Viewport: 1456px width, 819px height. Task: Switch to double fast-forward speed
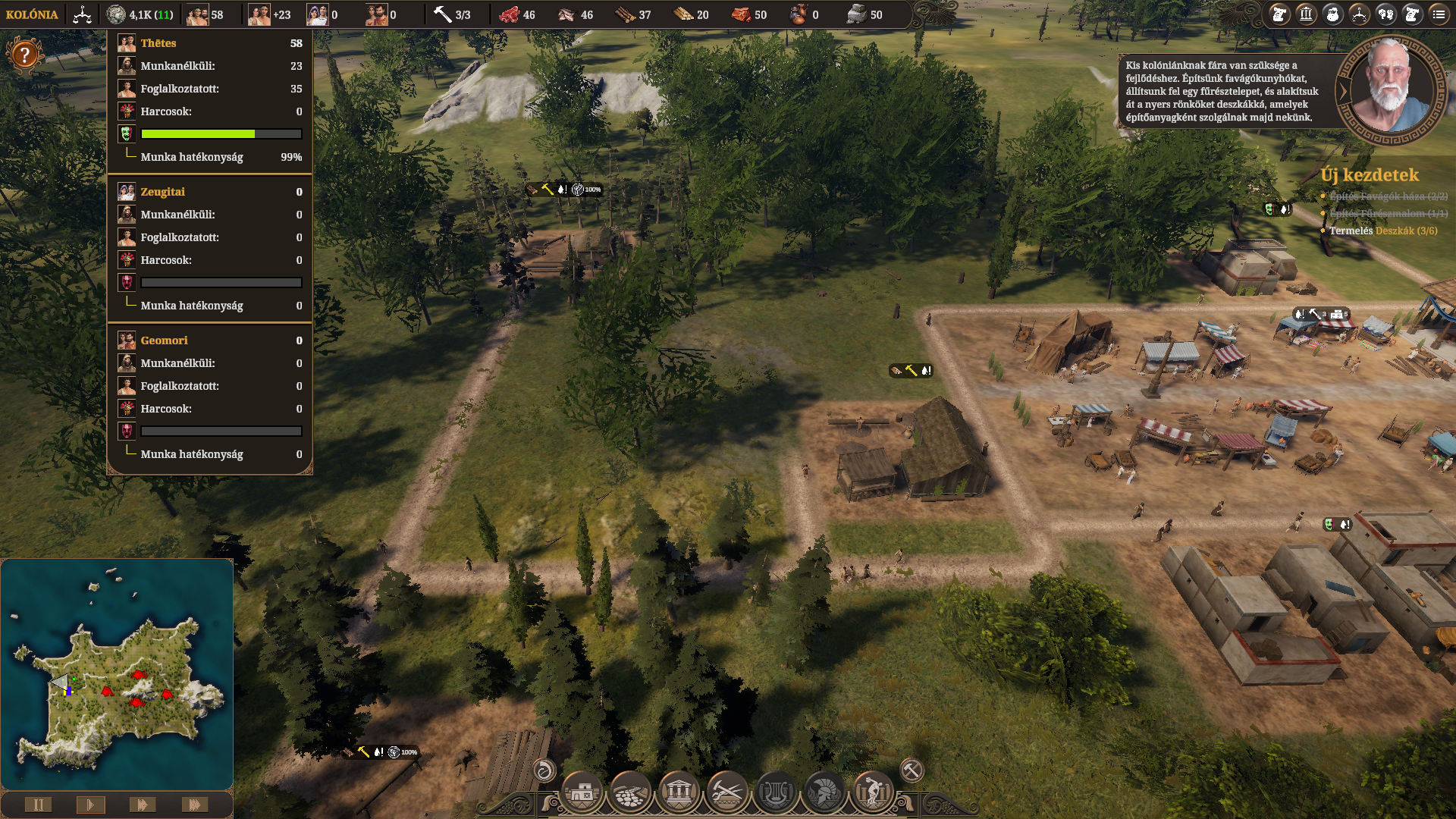(142, 805)
